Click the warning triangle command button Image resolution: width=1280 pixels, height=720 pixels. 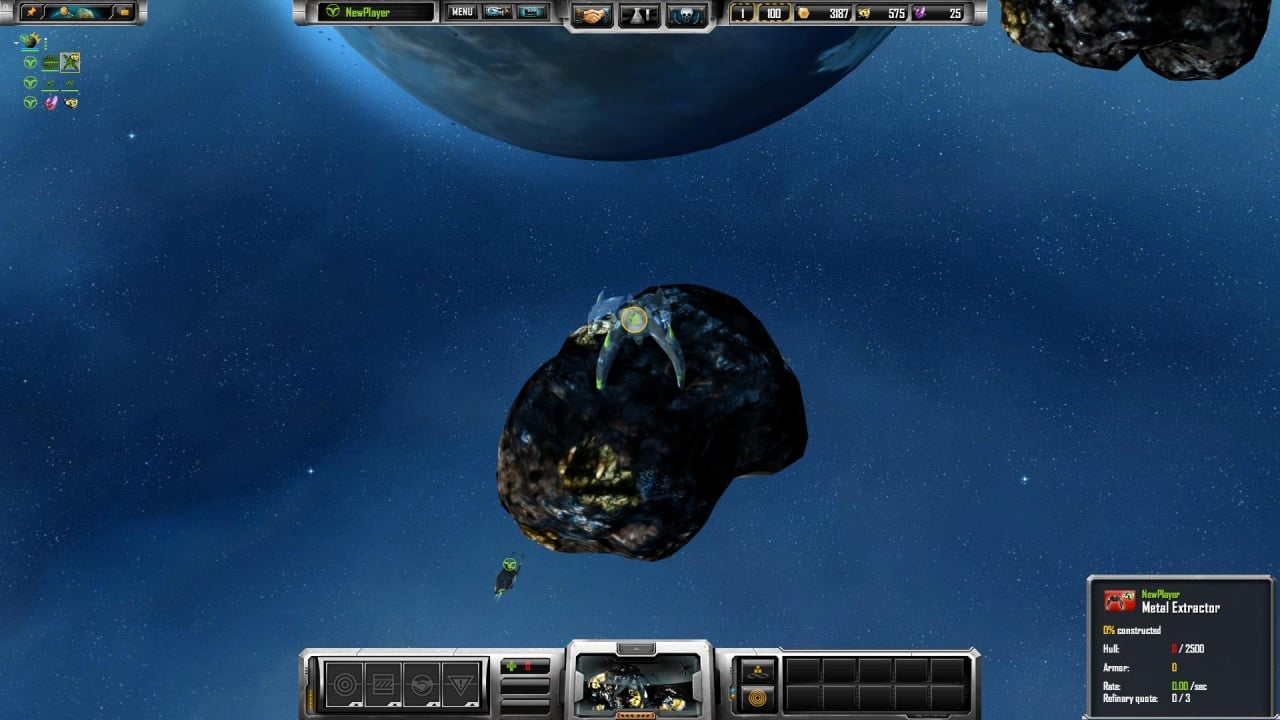460,685
